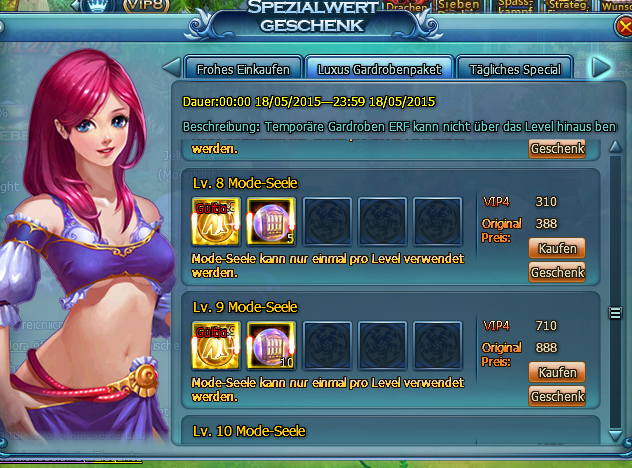Image resolution: width=632 pixels, height=468 pixels.
Task: Switch to the Frohes Einkaufen tab
Action: (243, 69)
